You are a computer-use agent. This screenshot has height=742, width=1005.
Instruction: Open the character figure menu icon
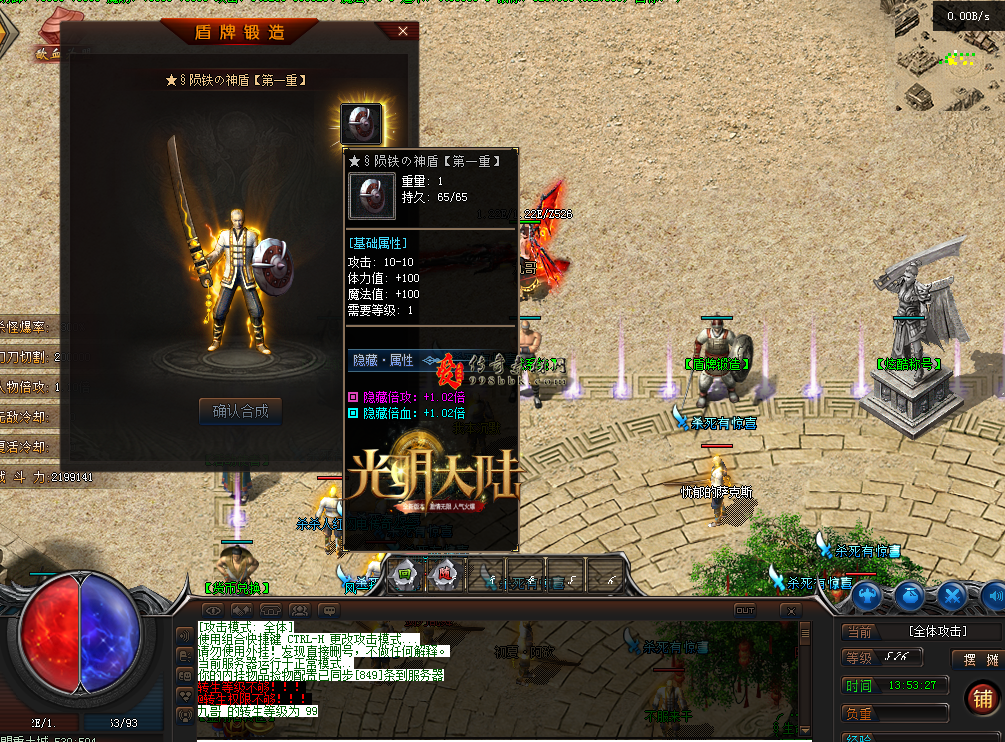(868, 596)
